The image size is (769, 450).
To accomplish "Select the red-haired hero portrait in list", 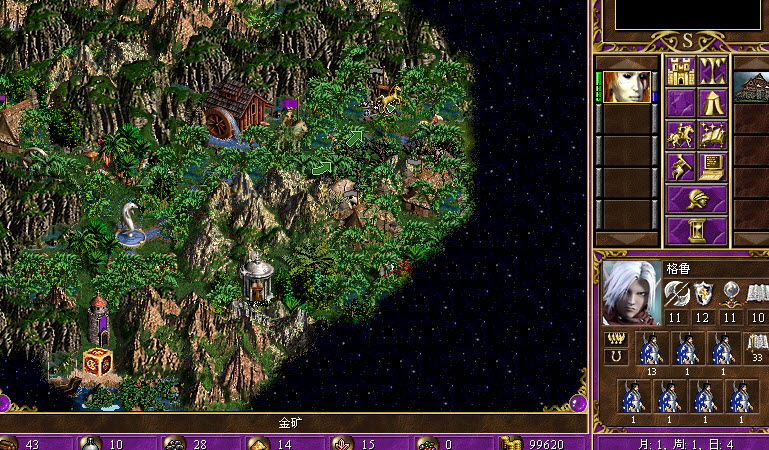I will 626,86.
